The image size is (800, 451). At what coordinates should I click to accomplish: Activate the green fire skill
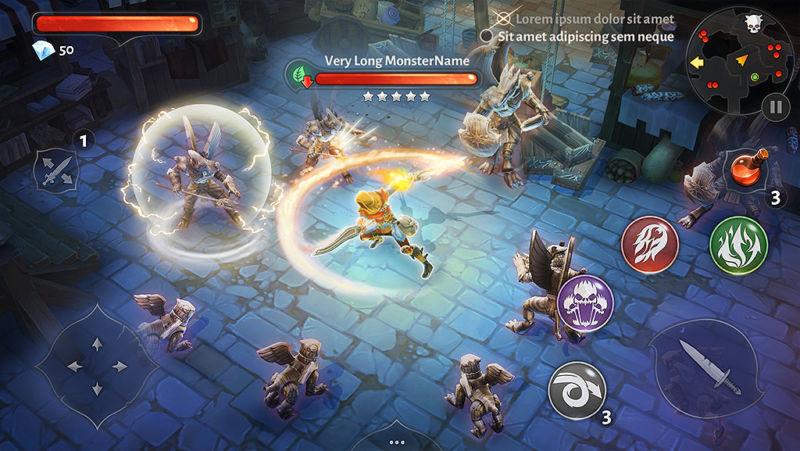click(x=738, y=244)
